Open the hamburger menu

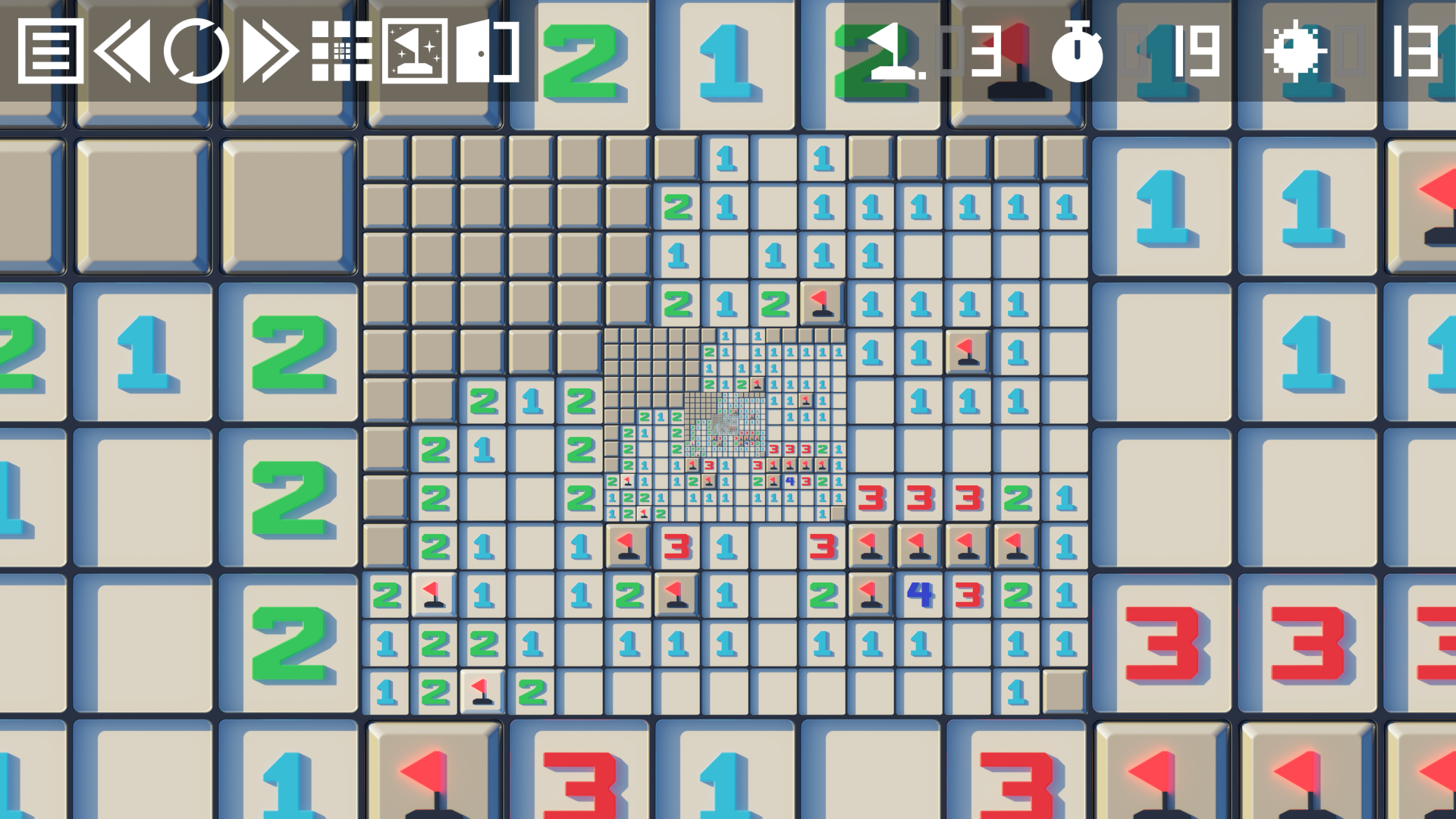click(50, 51)
